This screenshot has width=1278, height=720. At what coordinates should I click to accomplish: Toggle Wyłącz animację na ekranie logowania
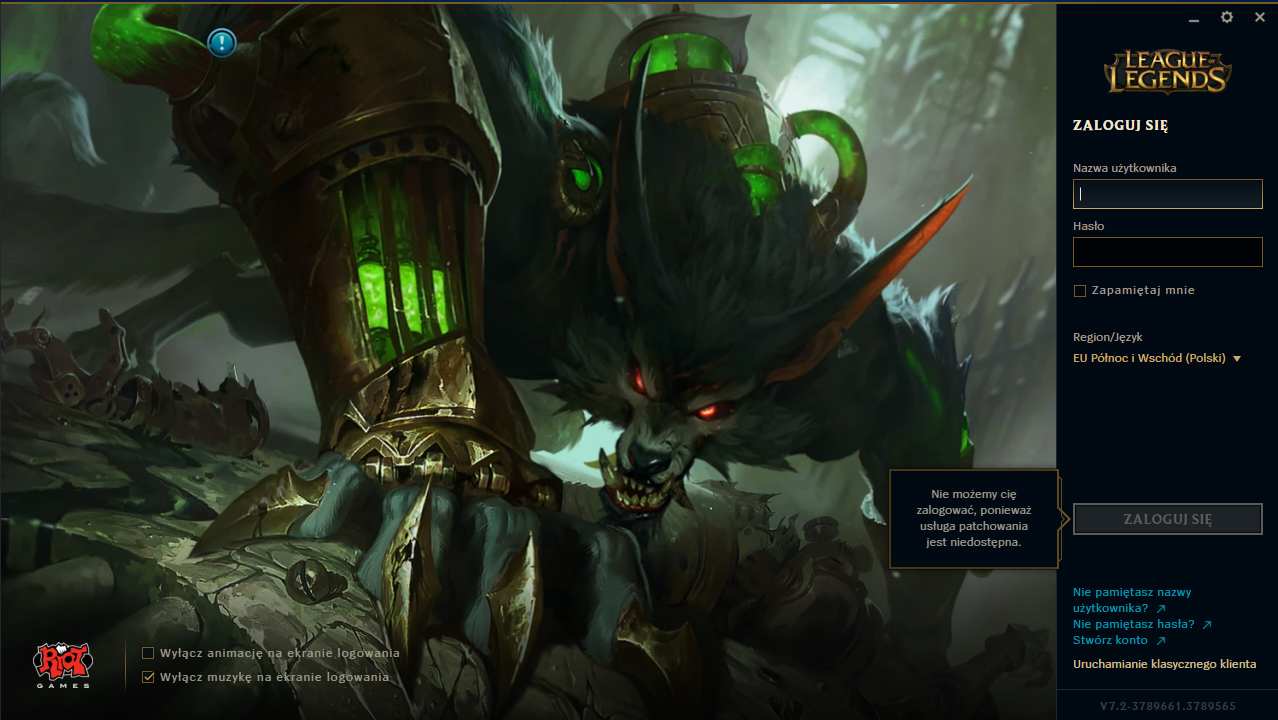[x=148, y=653]
